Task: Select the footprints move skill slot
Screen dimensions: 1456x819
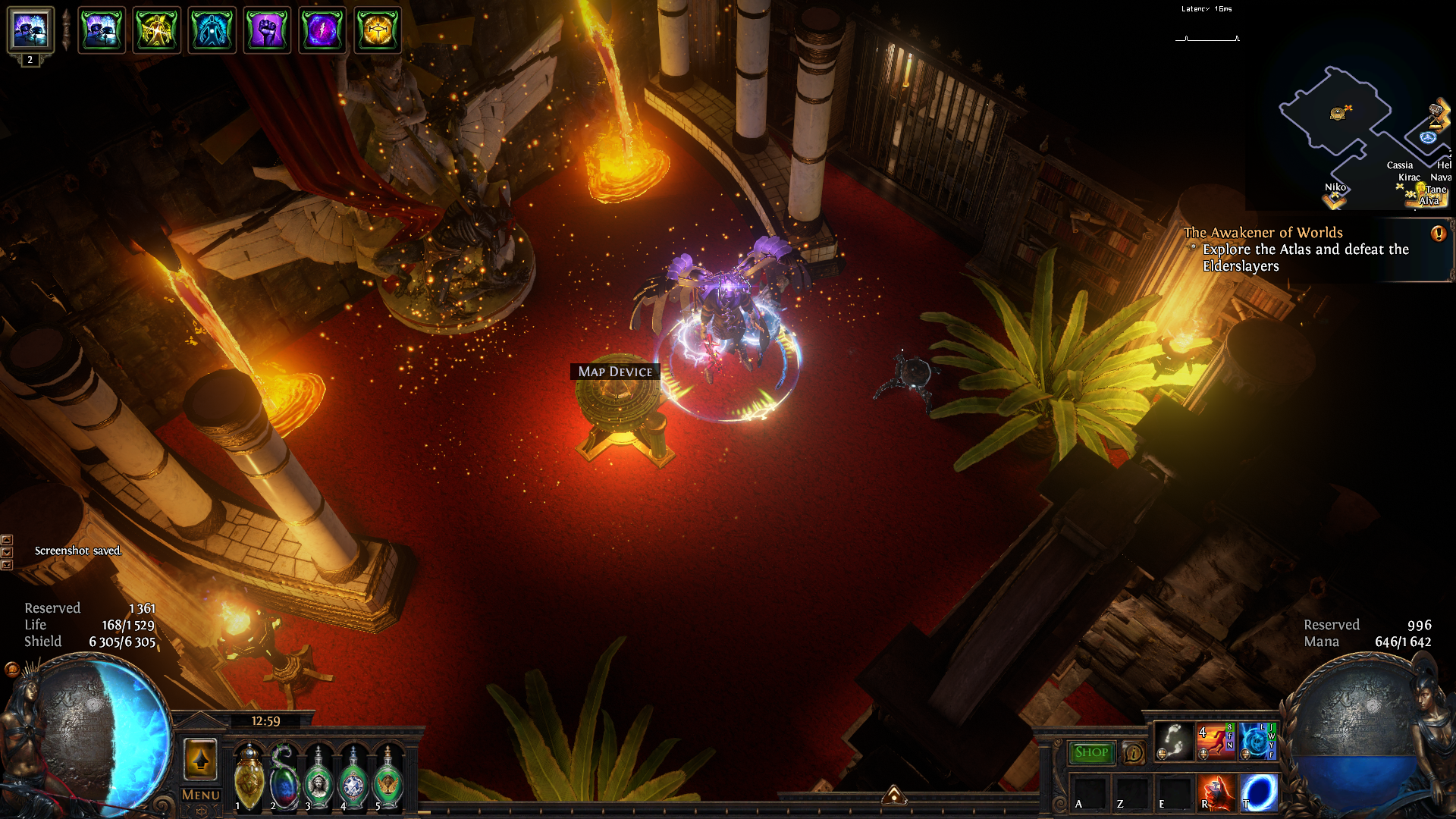Action: point(1174,741)
